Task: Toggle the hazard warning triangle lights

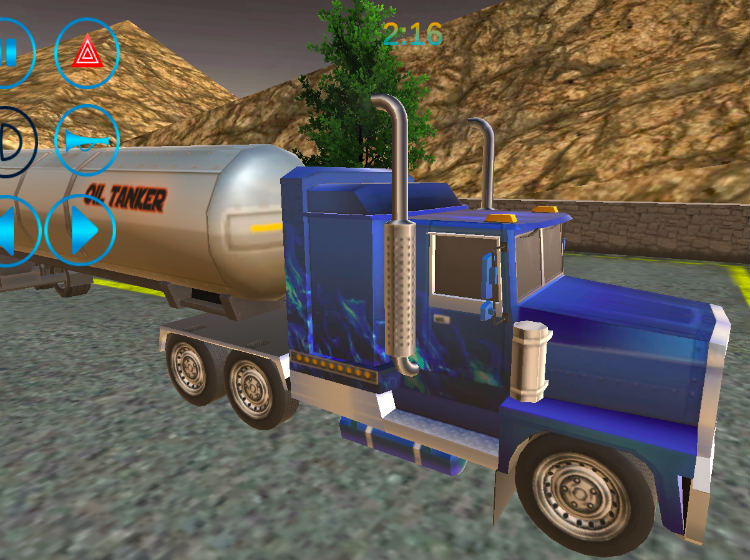Action: (87, 53)
